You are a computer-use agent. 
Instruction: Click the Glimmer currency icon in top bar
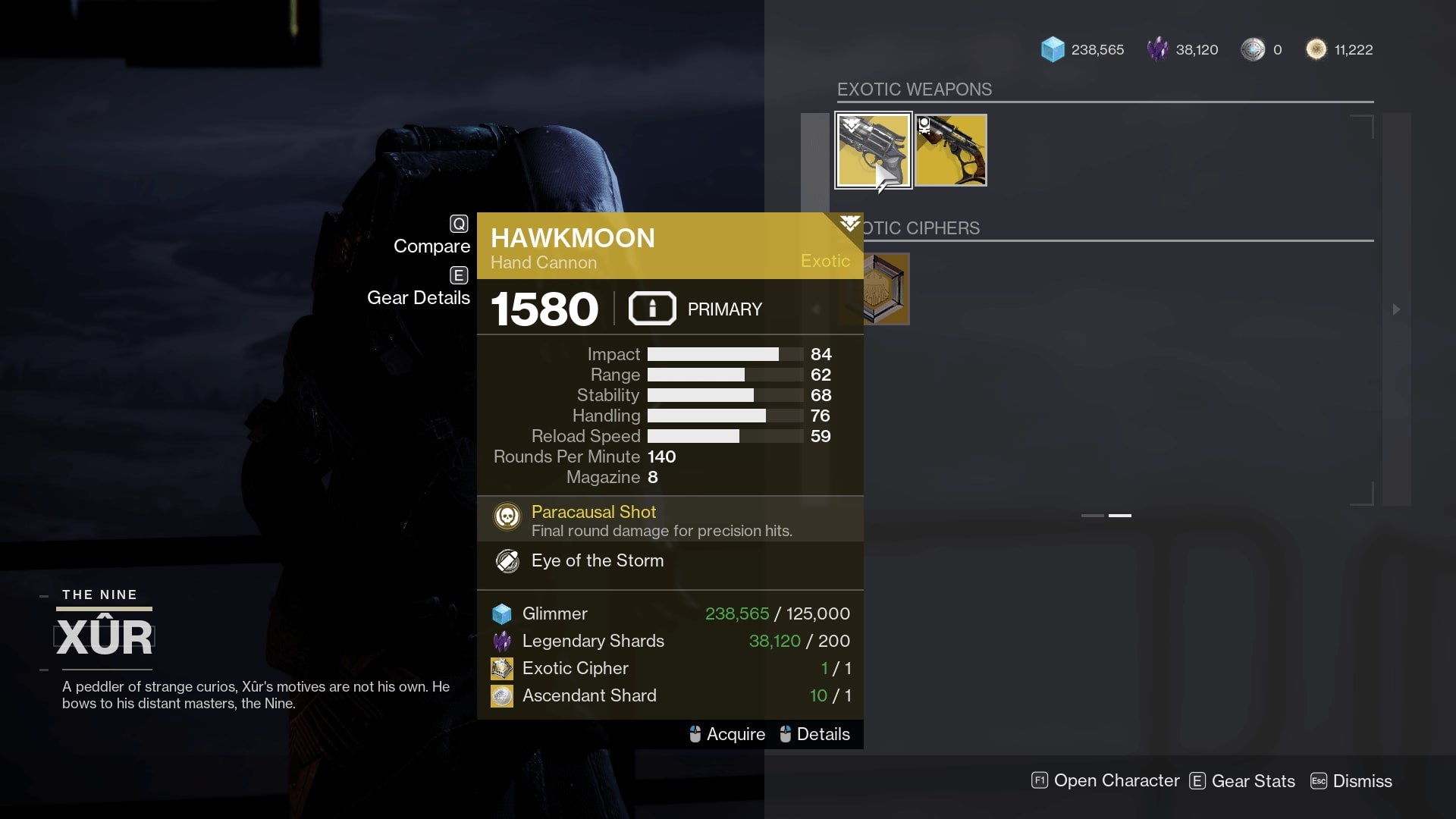(x=1054, y=49)
